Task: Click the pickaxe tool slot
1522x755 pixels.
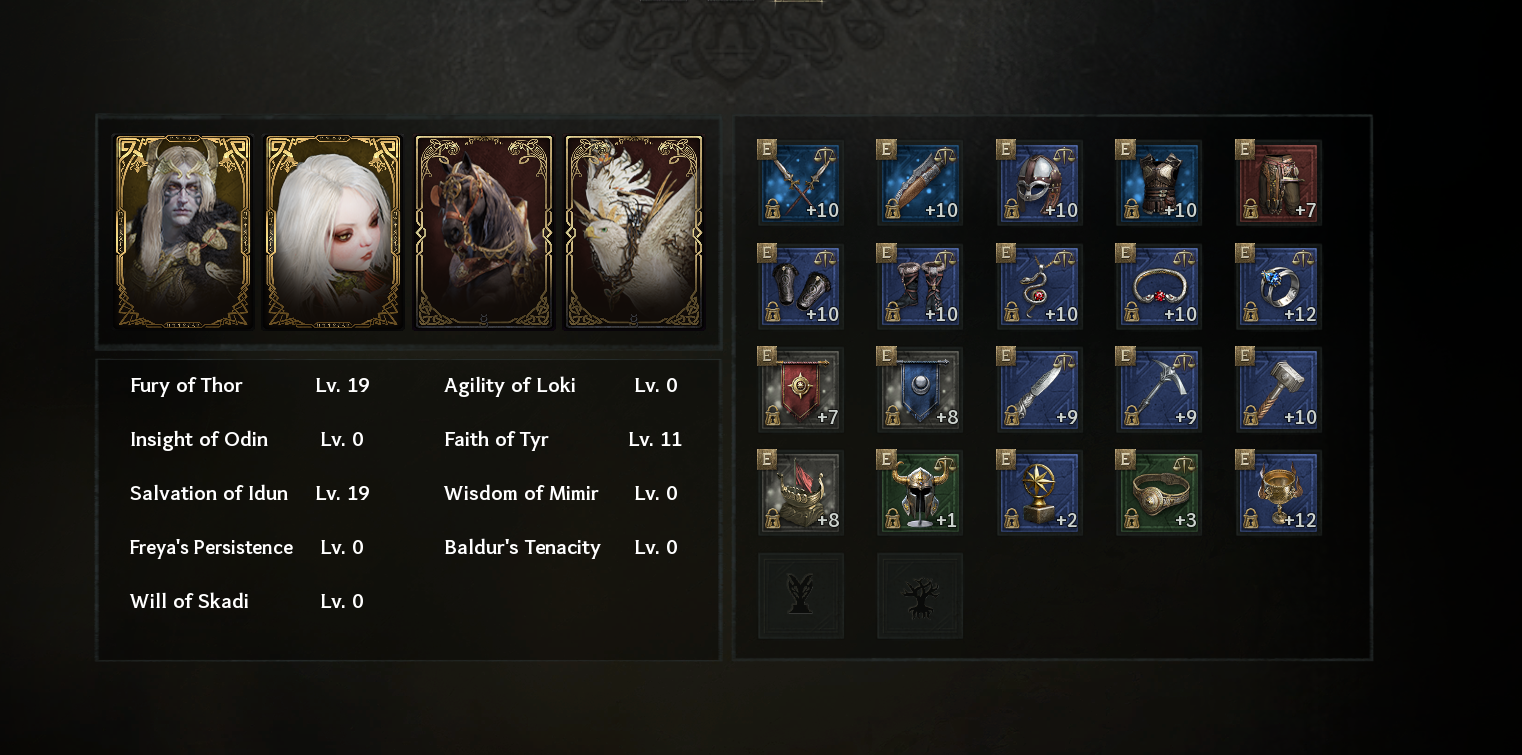Action: (1158, 390)
